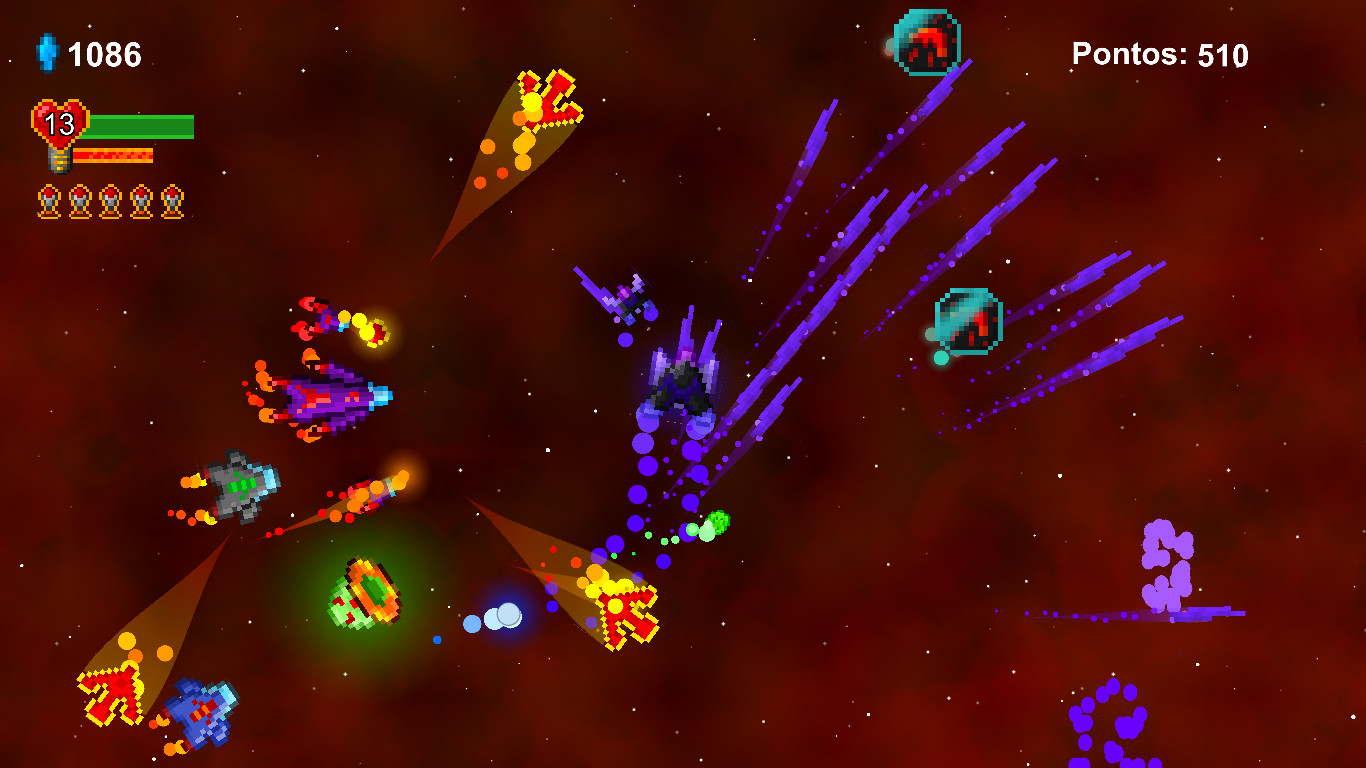Click the first missile stock icon
Viewport: 1366px width, 768px height.
[x=47, y=200]
